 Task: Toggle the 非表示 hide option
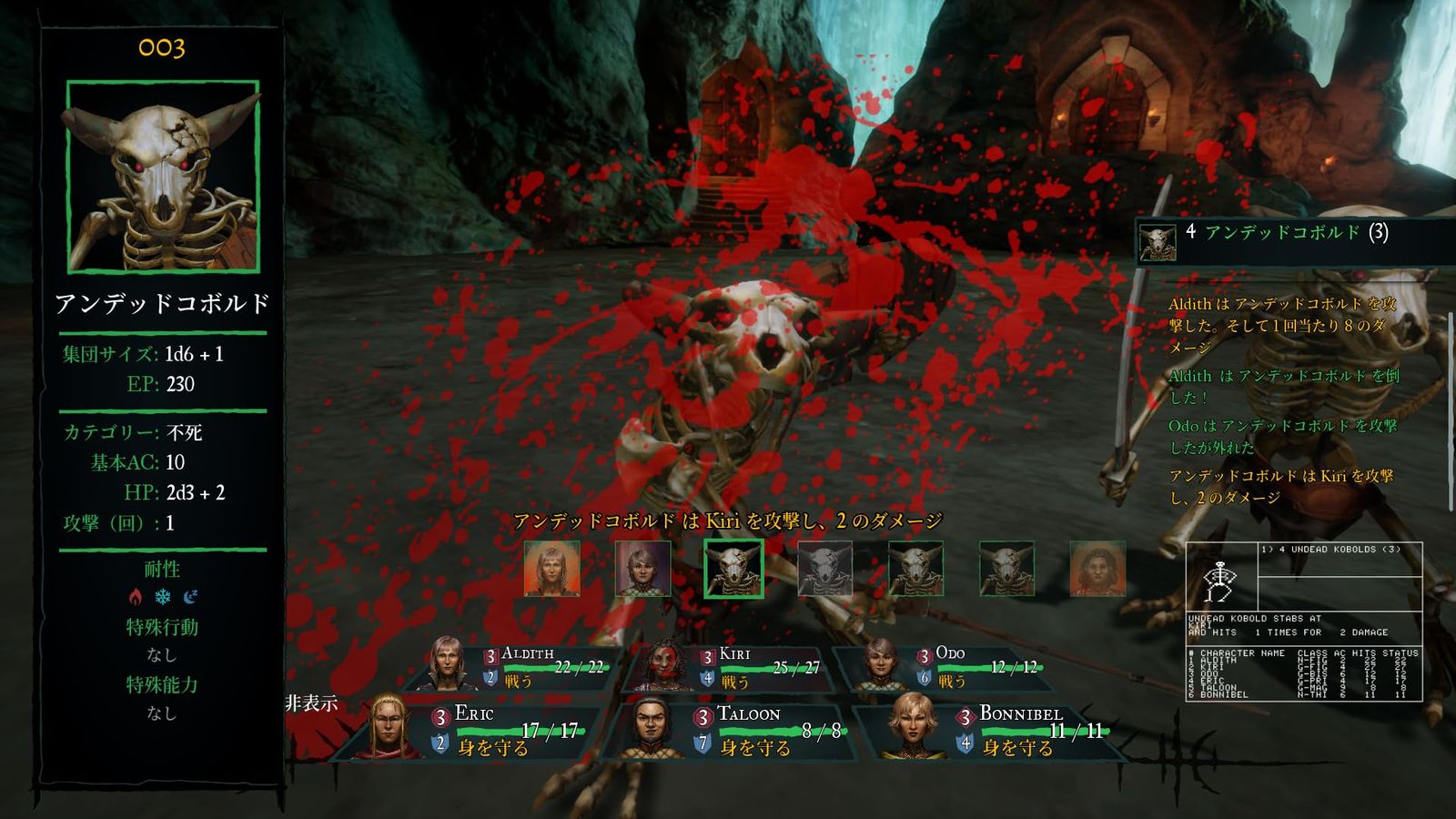coord(311,703)
